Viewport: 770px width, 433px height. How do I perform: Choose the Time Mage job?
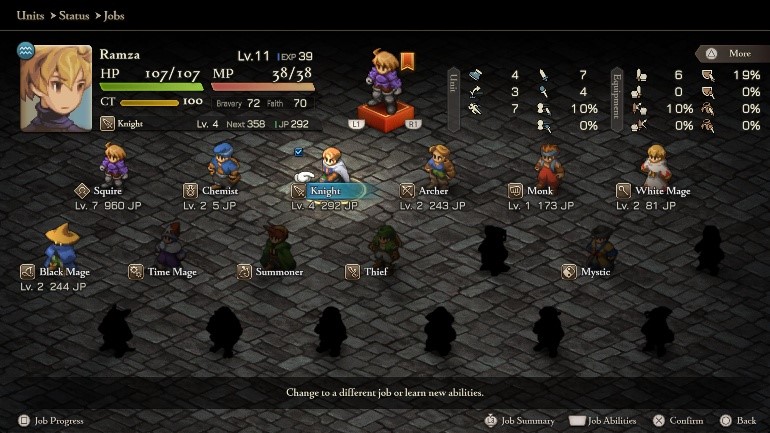pyautogui.click(x=172, y=271)
